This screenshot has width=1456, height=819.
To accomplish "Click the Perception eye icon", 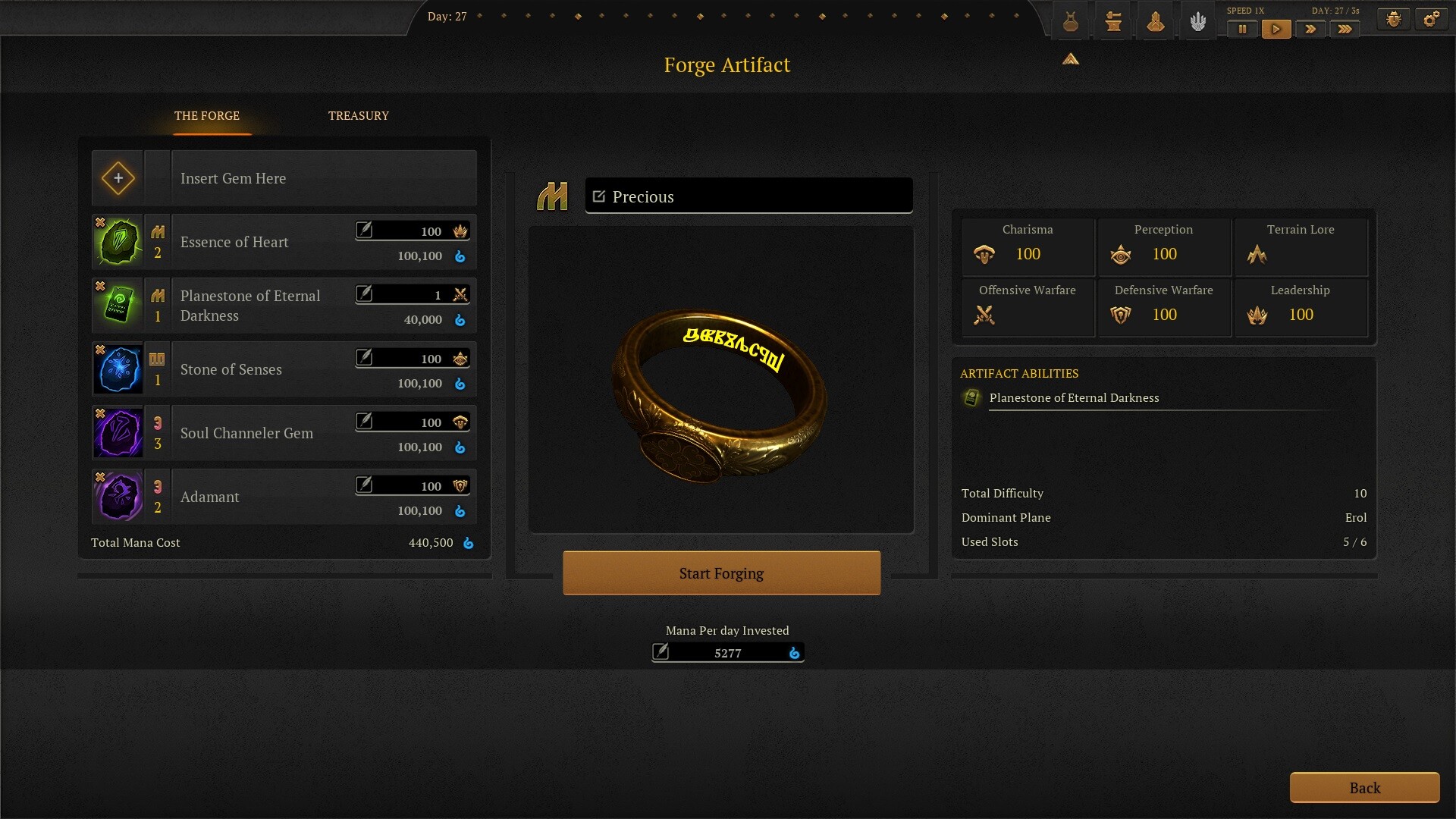I will point(1121,254).
